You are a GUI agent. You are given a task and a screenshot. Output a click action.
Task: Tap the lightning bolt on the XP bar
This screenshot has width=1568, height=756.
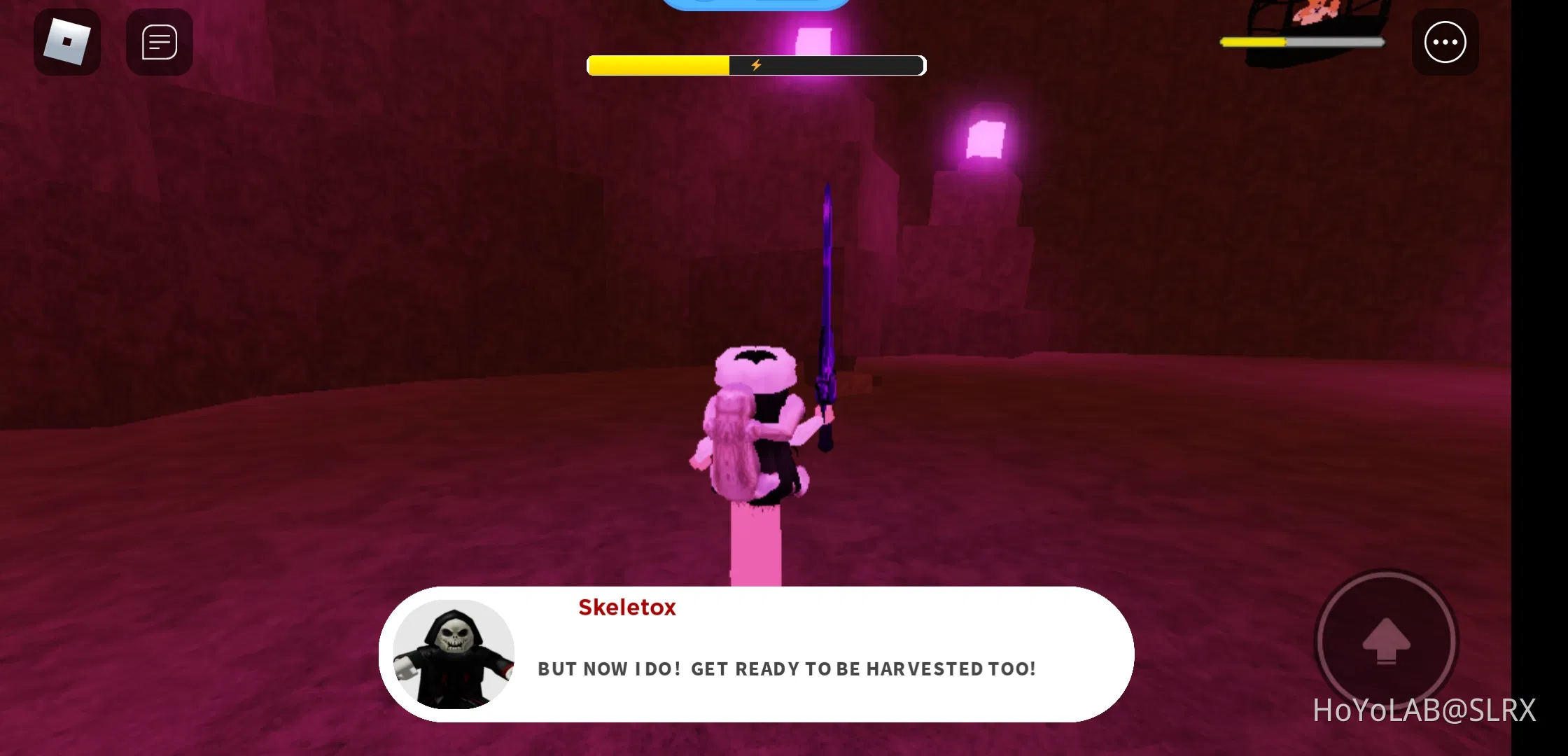pyautogui.click(x=755, y=64)
